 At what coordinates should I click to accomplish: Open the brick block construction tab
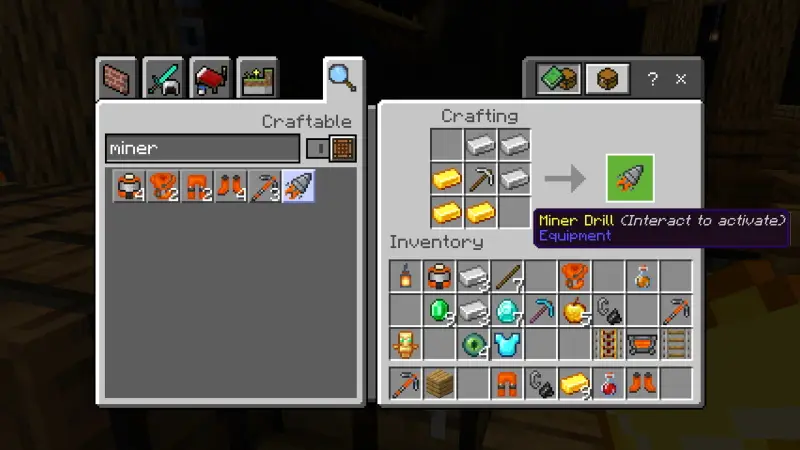point(118,79)
